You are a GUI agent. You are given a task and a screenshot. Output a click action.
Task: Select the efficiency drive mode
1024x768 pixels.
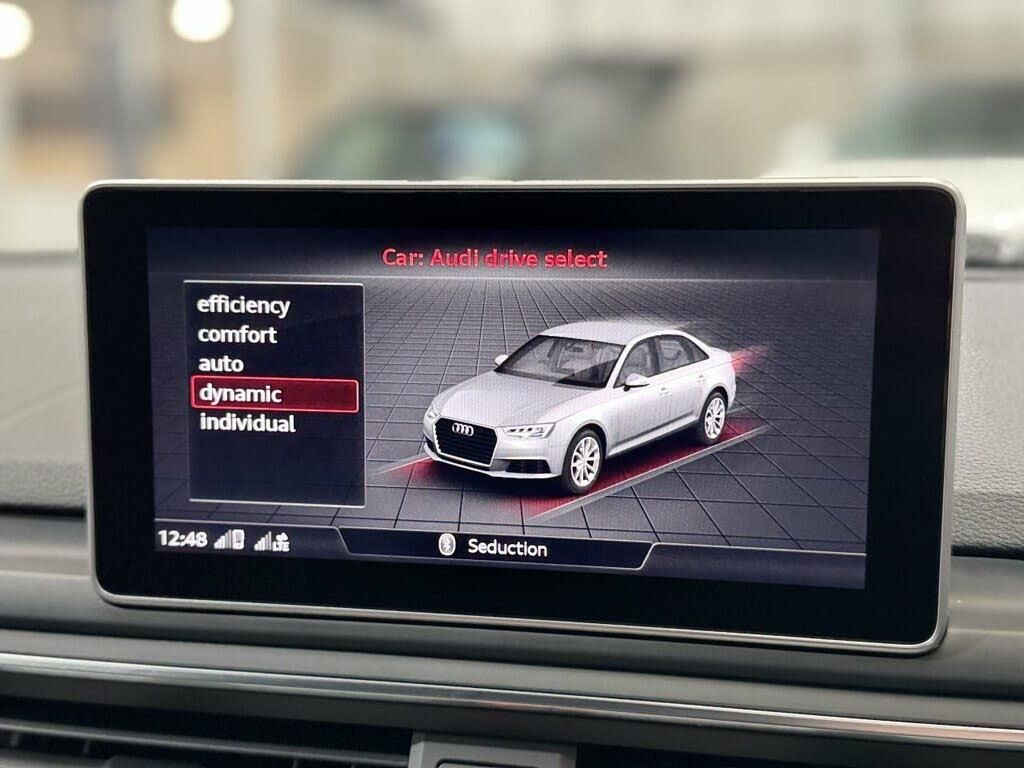coord(243,305)
